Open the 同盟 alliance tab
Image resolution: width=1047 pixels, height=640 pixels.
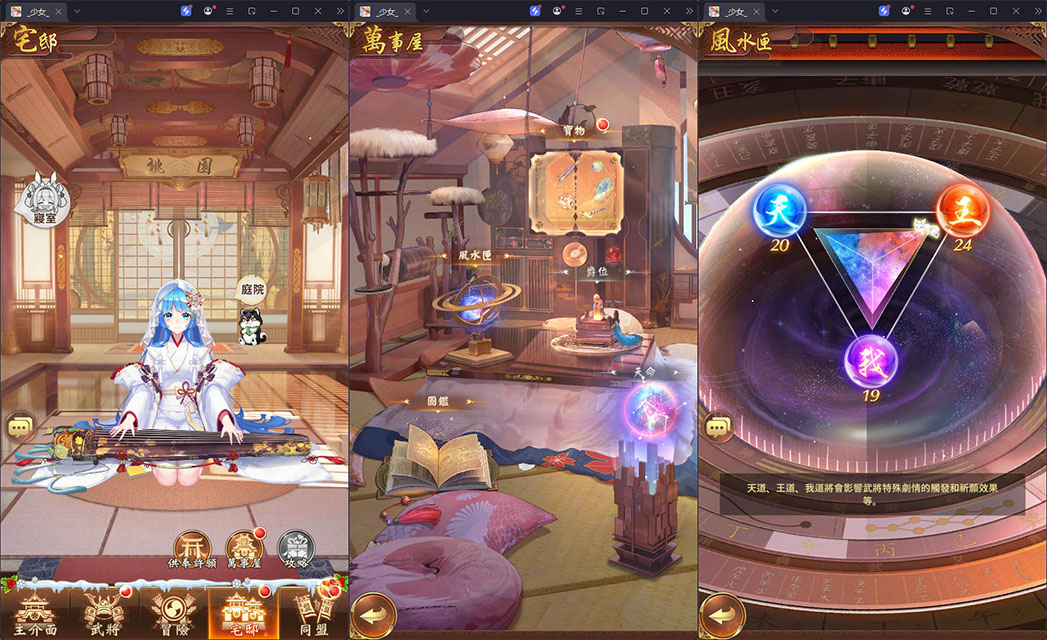click(x=311, y=611)
